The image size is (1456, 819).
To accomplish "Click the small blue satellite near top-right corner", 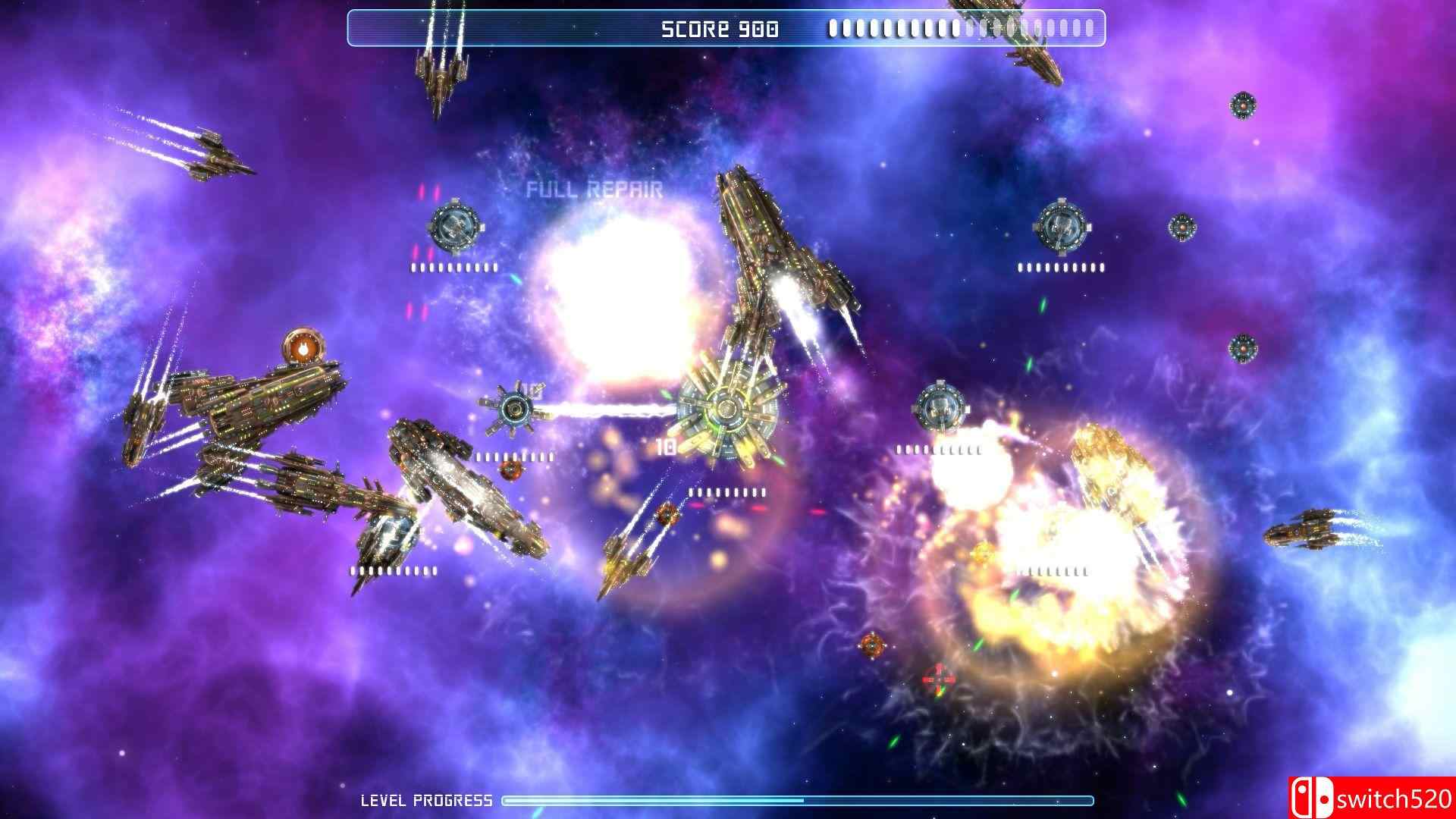I will coord(1244,106).
